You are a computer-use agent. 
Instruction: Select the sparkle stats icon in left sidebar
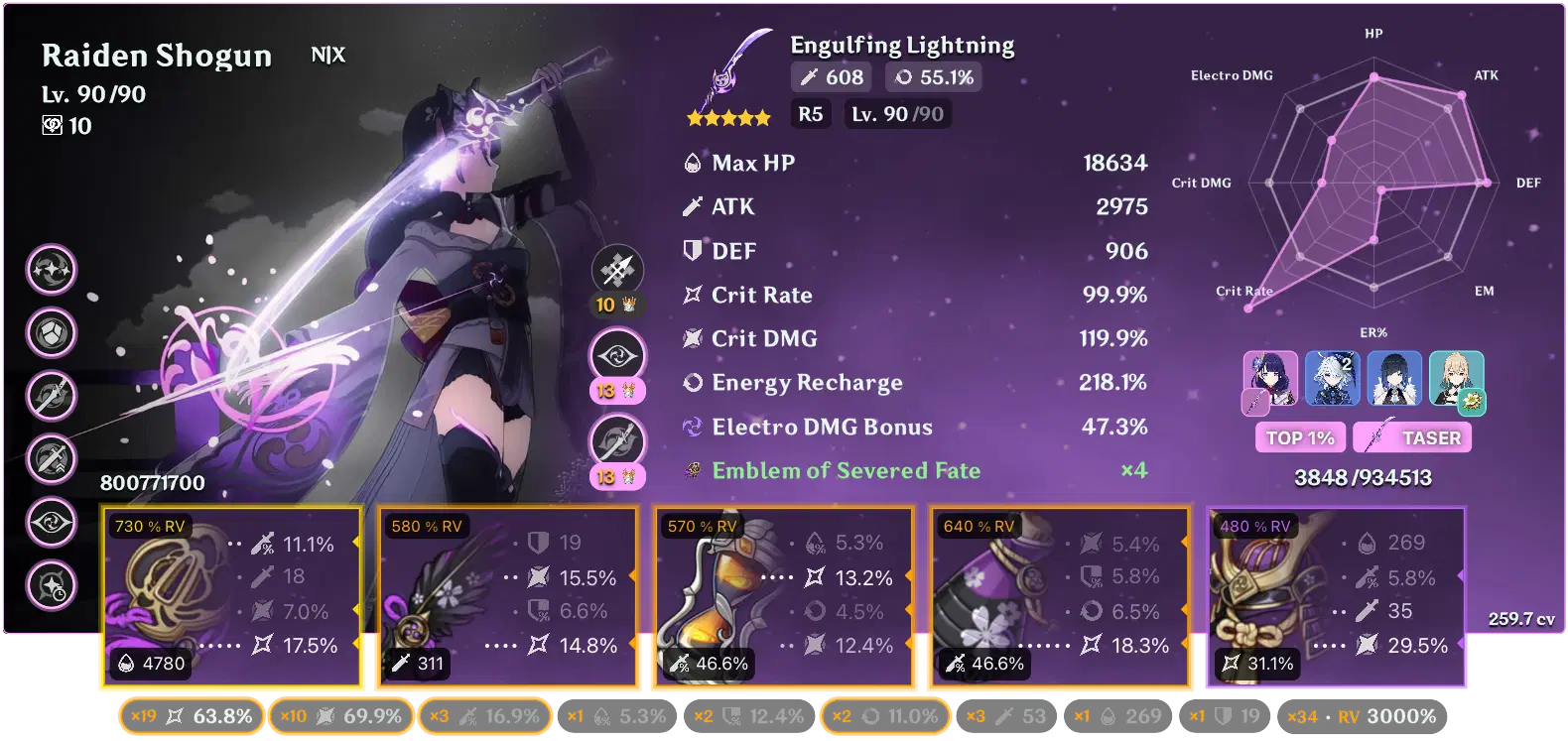pyautogui.click(x=51, y=271)
